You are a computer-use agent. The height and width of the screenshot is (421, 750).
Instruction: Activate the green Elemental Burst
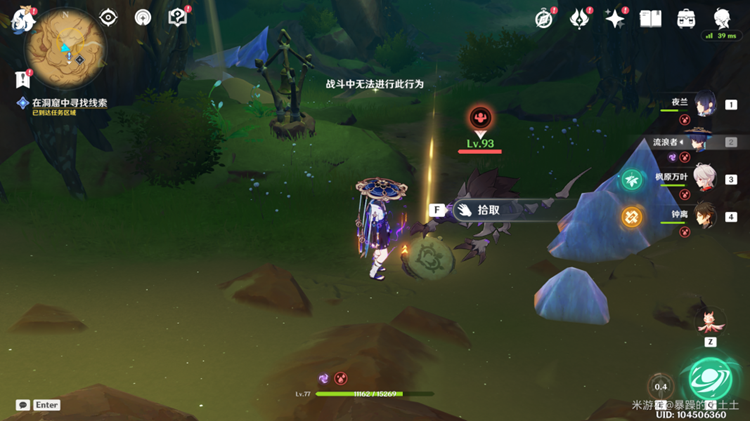coord(711,380)
